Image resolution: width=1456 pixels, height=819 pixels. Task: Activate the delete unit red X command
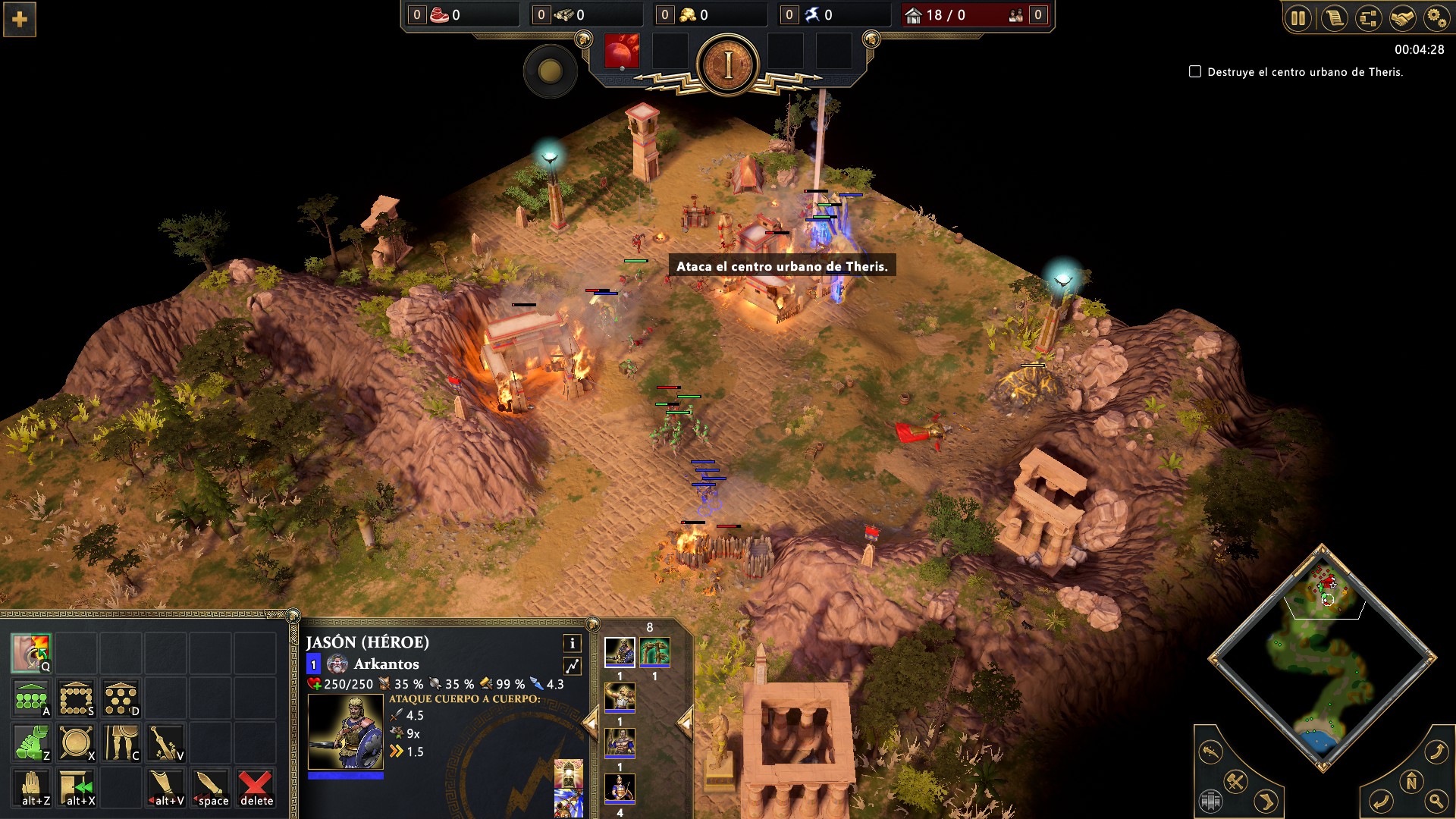click(256, 787)
